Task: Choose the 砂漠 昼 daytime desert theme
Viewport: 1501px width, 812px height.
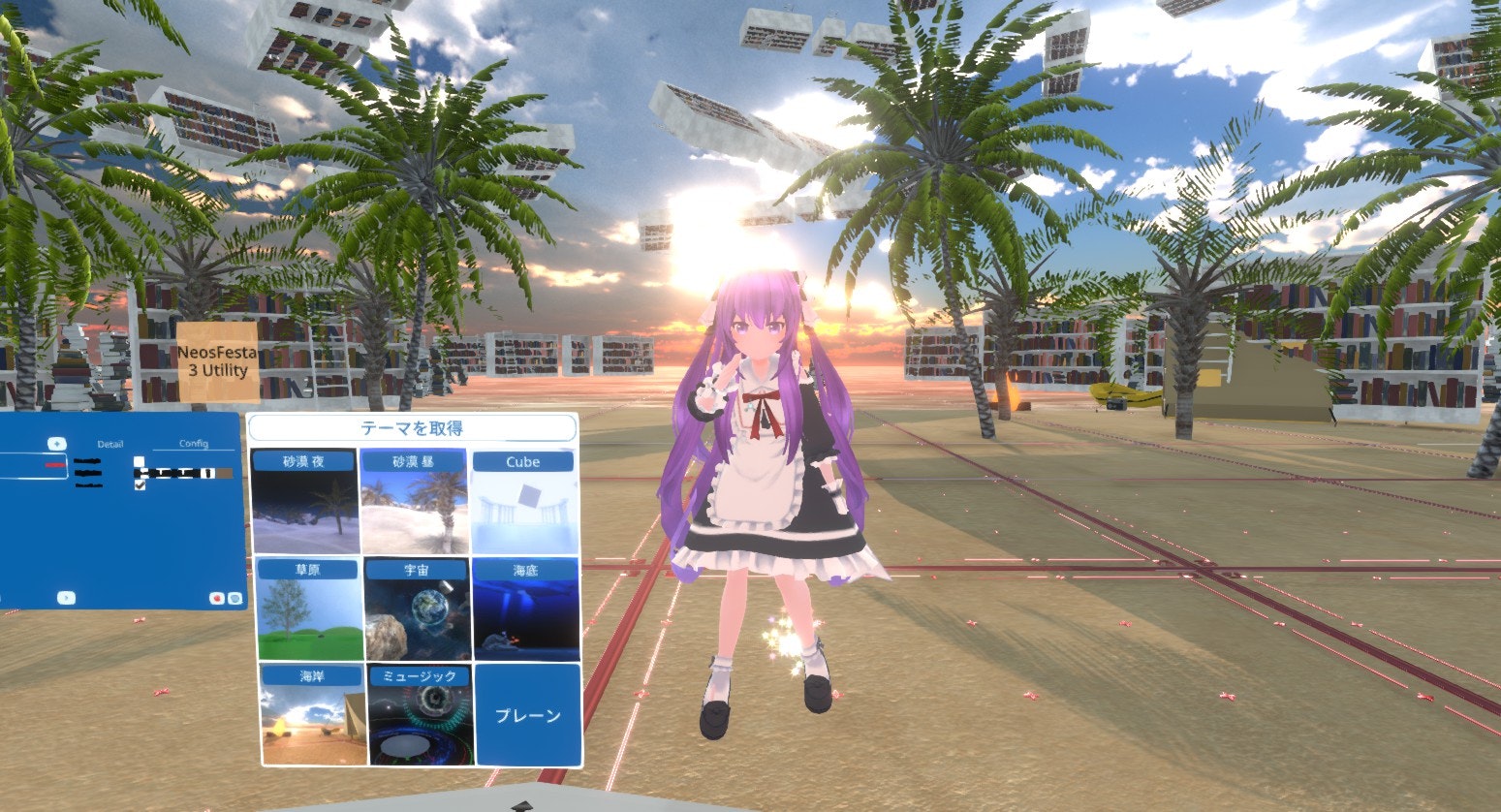Action: [414, 502]
